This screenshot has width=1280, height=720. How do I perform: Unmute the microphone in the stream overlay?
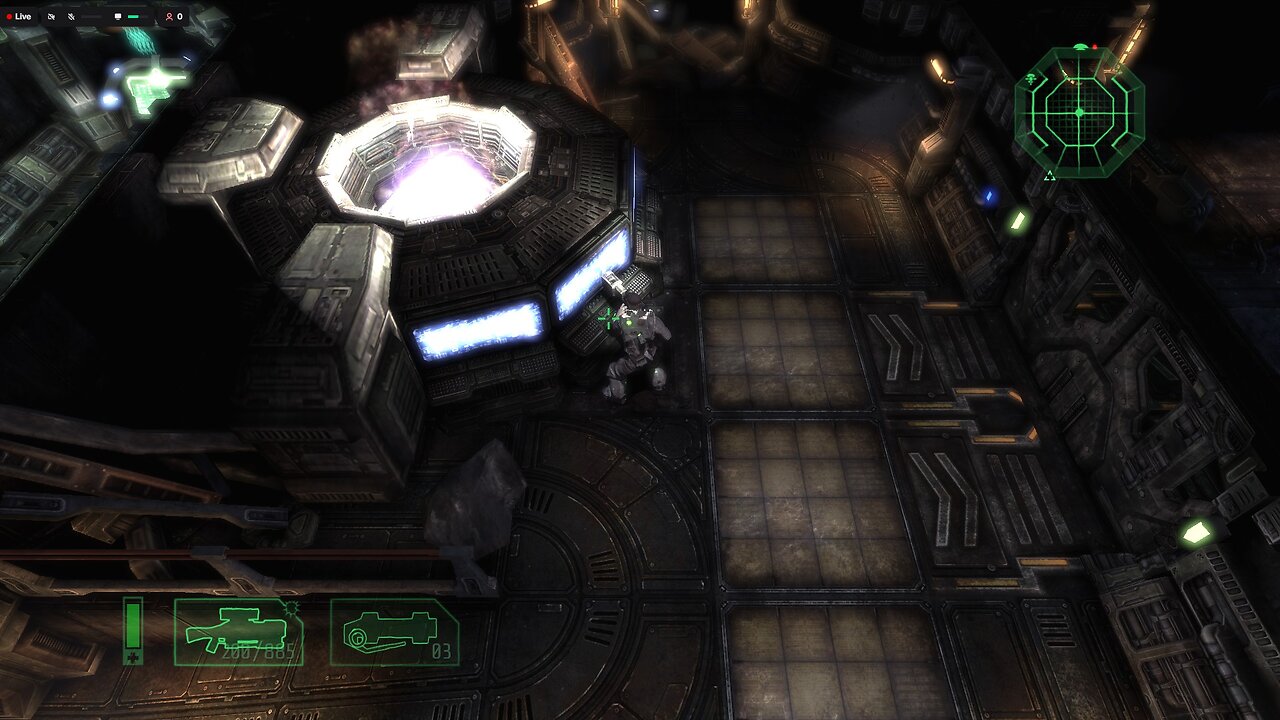point(70,16)
